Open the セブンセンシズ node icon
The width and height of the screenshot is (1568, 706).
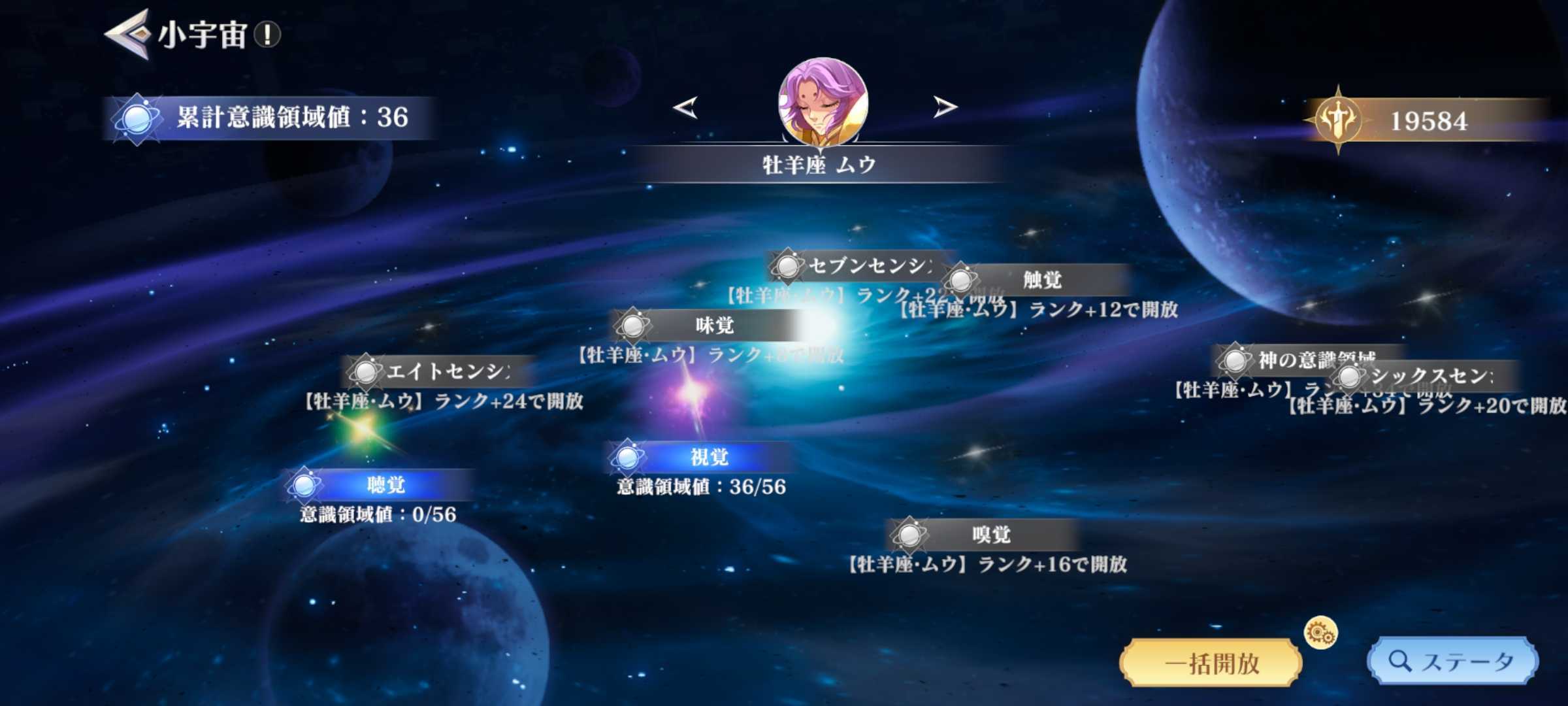point(789,264)
